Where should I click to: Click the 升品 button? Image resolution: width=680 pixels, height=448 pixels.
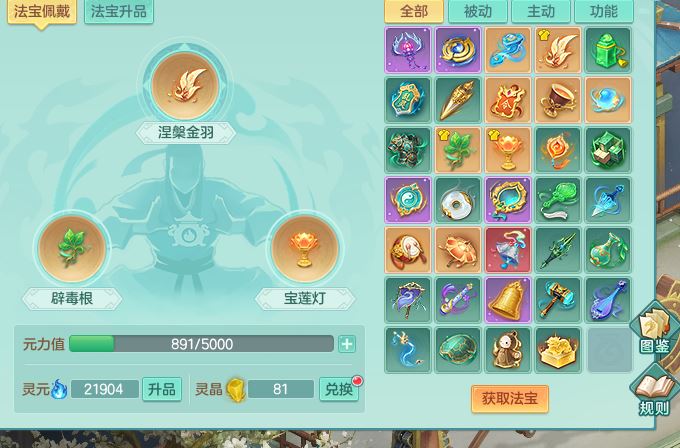pos(162,389)
